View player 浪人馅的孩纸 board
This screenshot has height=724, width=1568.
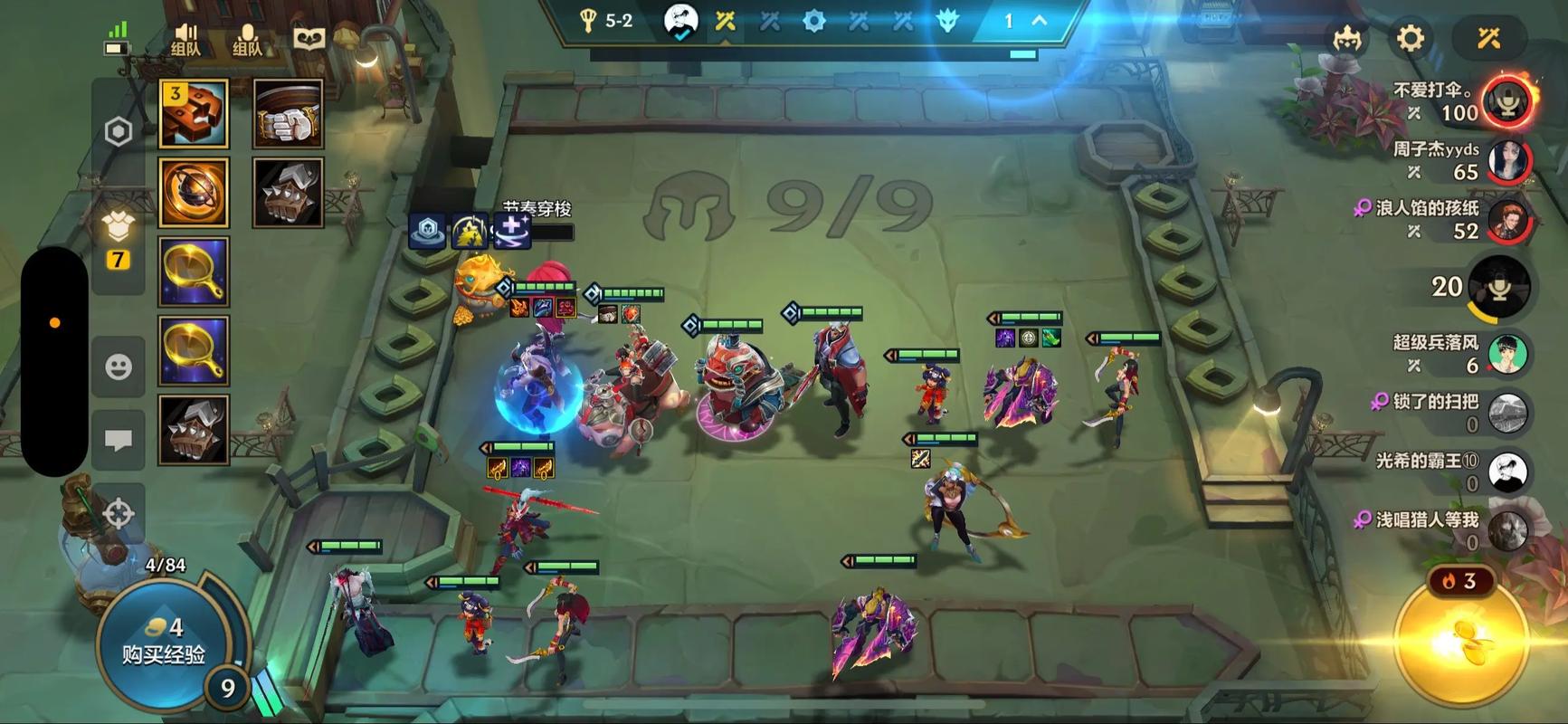[x=1507, y=220]
